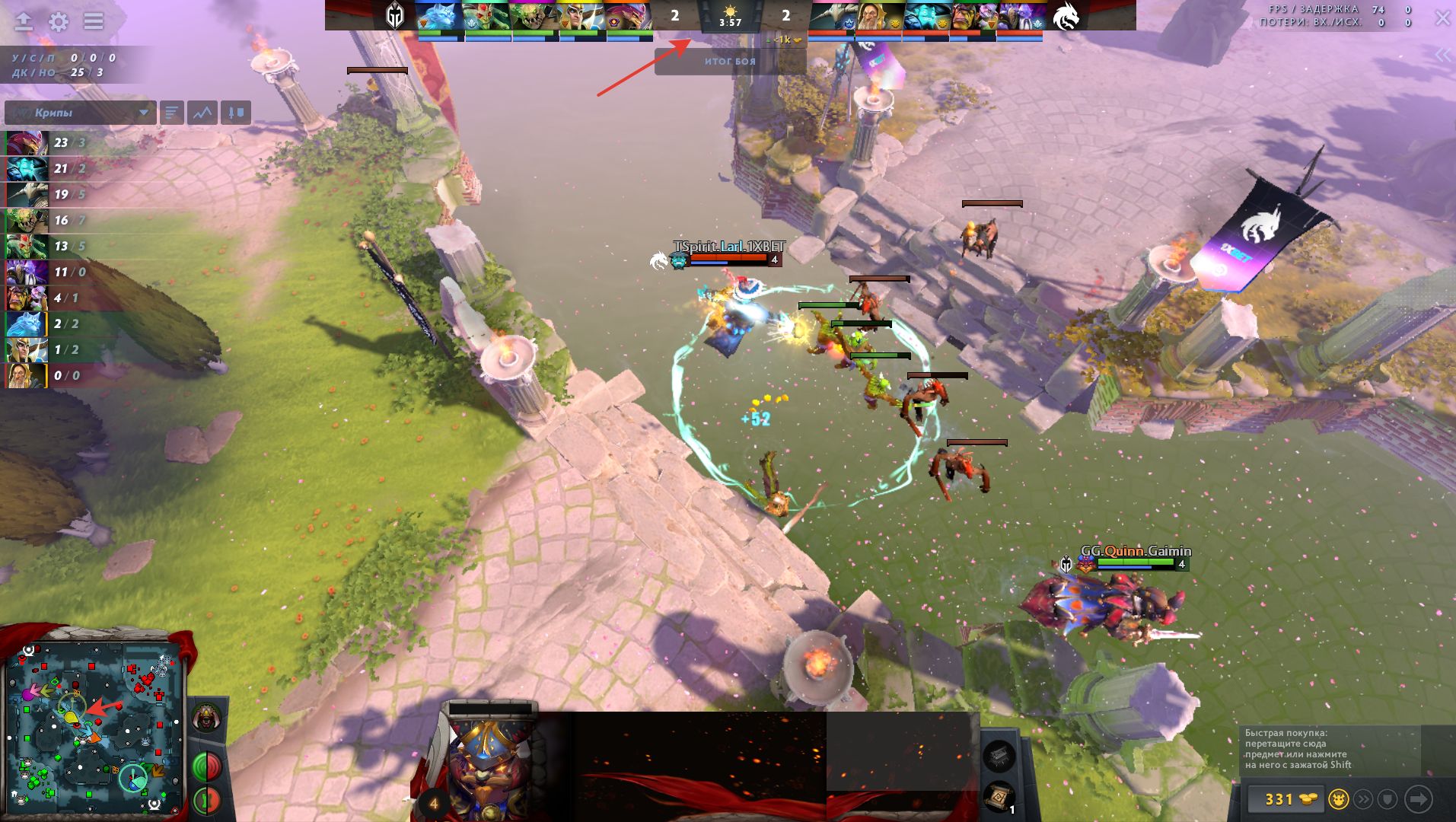Open the Roshan timer button
The height and width of the screenshot is (822, 1456).
(206, 717)
